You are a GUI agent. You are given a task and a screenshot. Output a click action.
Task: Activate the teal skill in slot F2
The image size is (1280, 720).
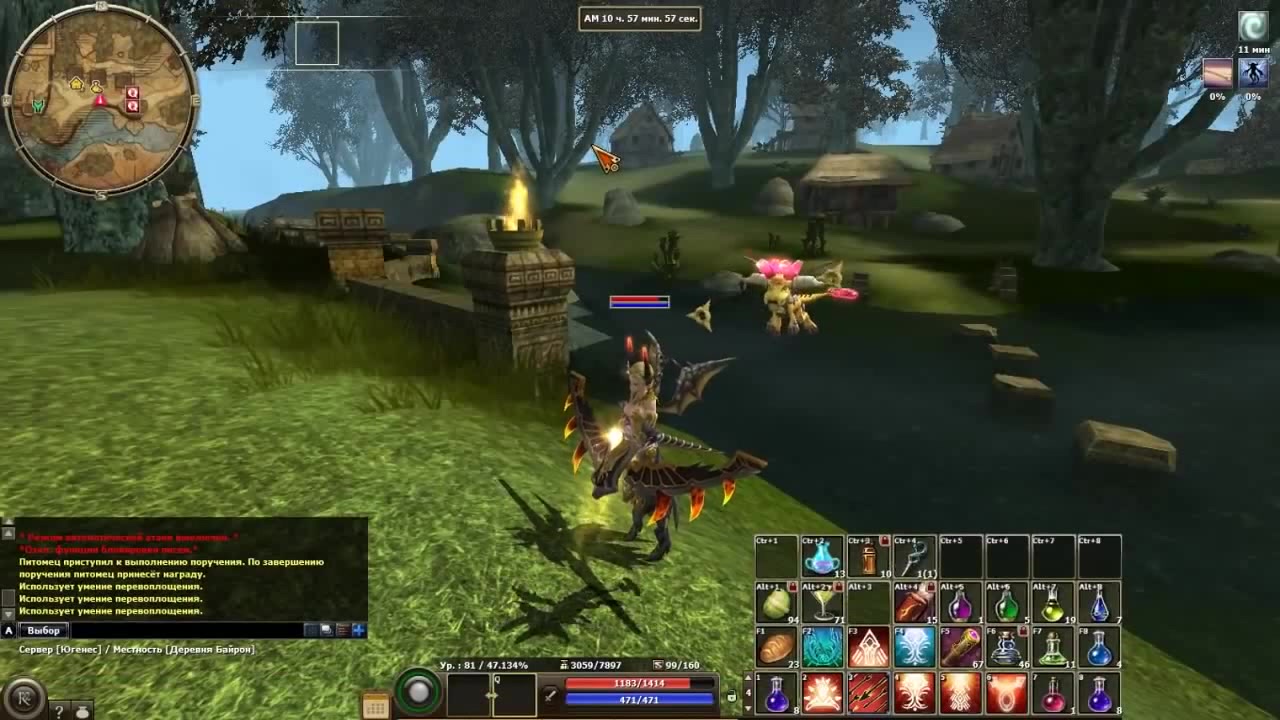822,647
